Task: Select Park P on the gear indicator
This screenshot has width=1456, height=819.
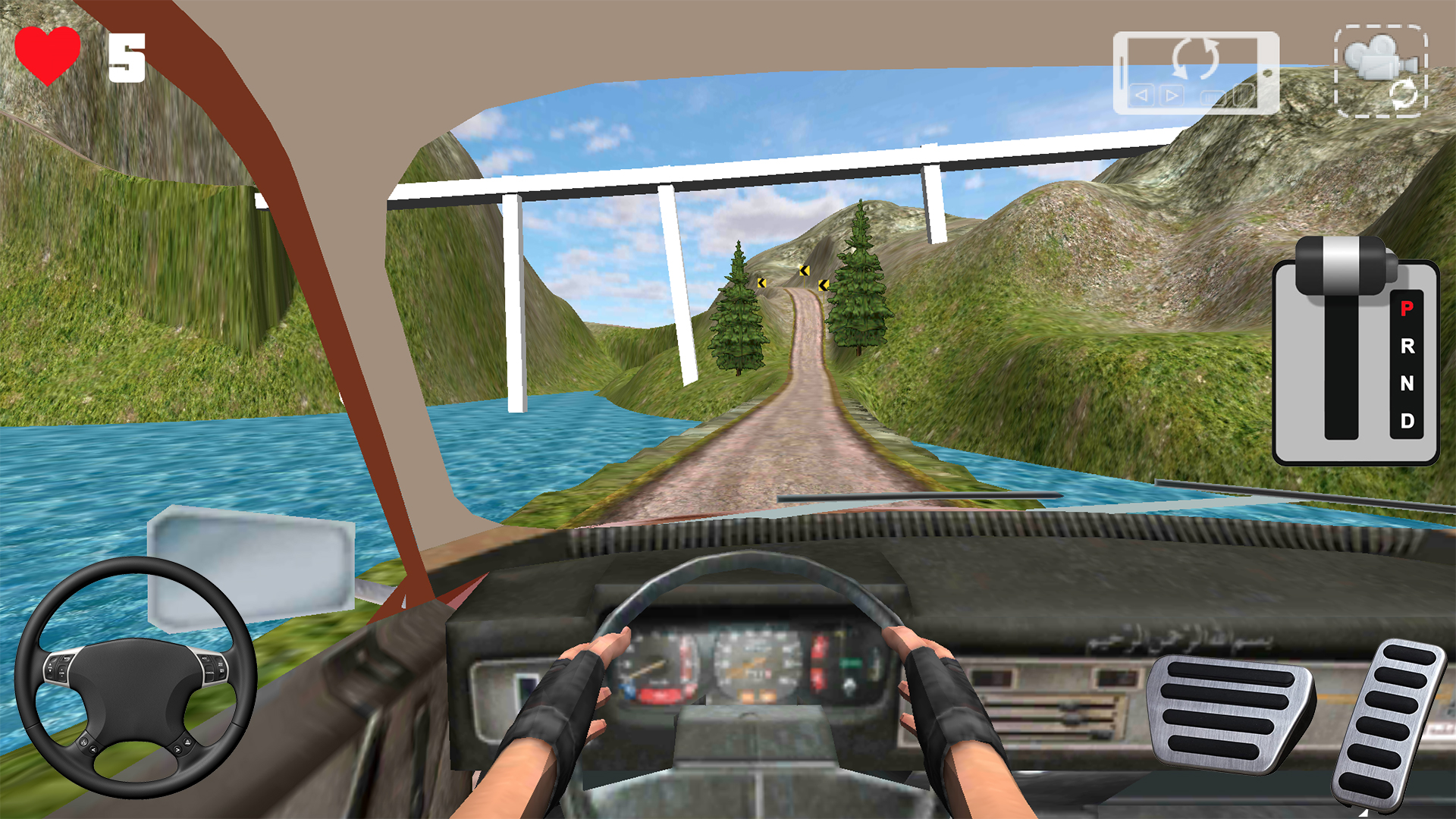Action: point(1407,307)
